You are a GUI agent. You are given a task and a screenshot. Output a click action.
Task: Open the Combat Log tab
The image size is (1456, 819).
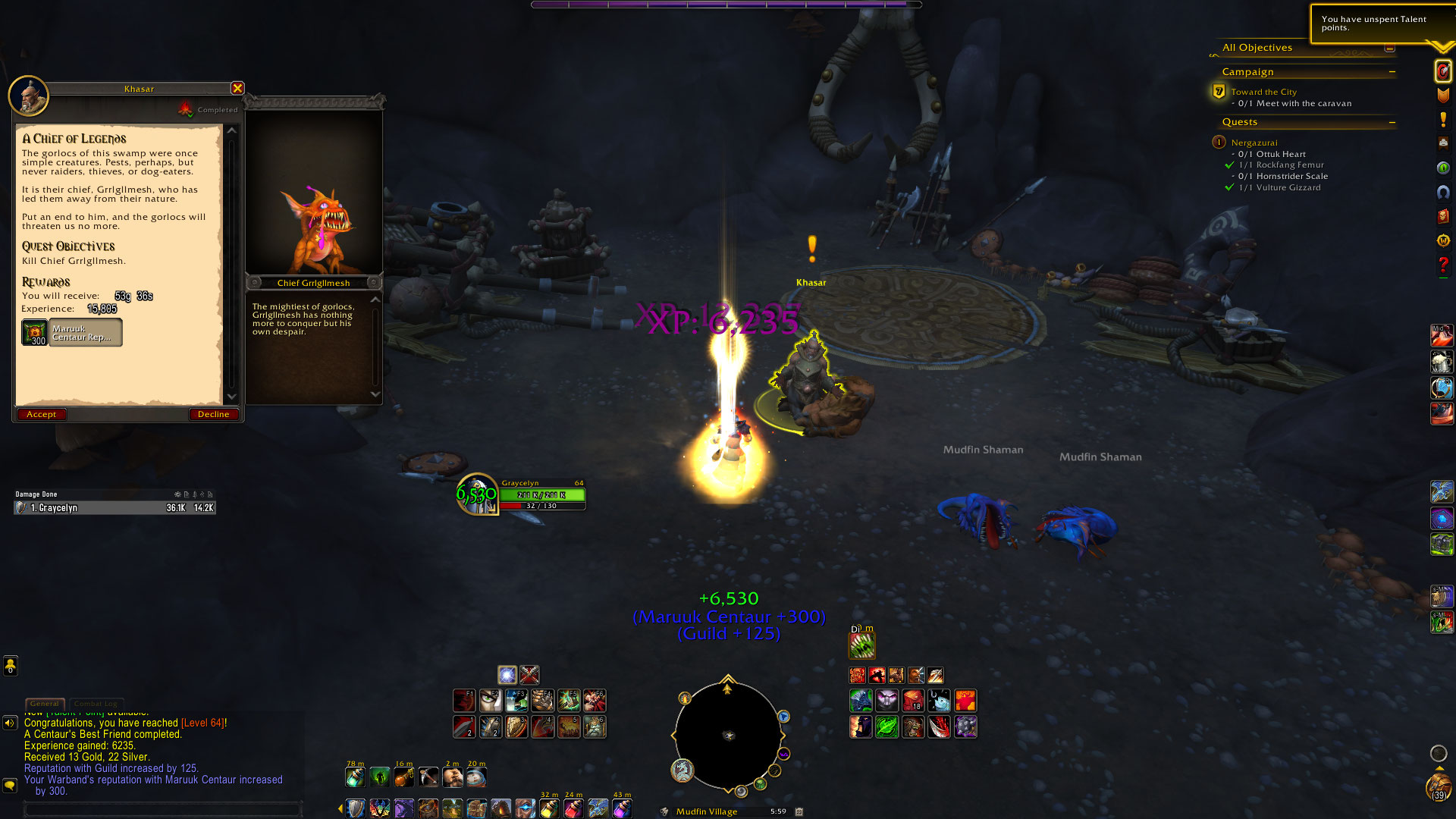point(96,704)
